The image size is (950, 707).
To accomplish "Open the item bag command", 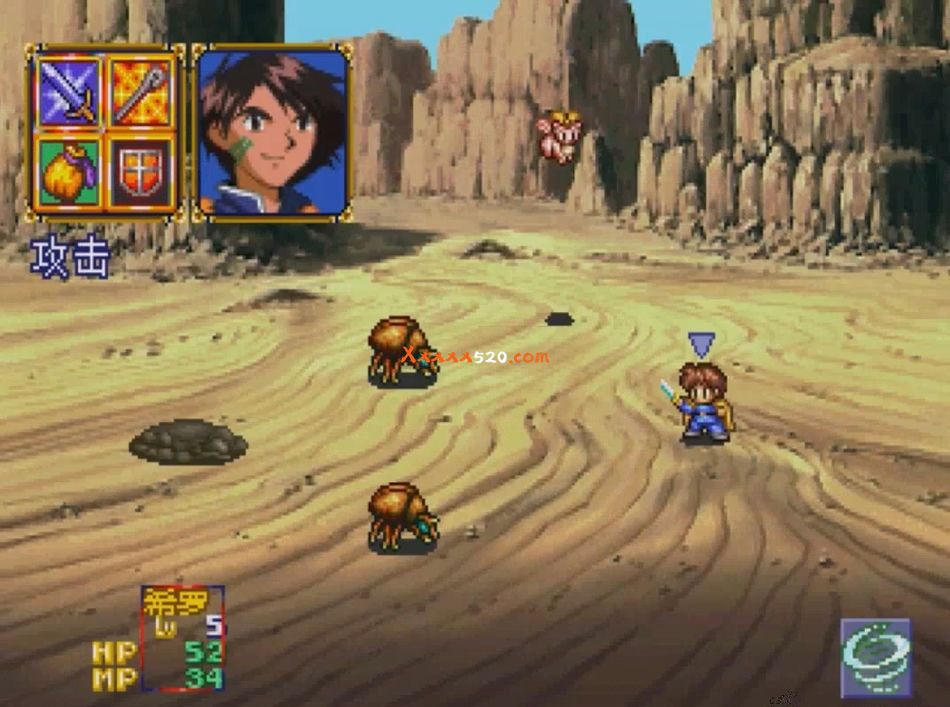I will (x=69, y=170).
